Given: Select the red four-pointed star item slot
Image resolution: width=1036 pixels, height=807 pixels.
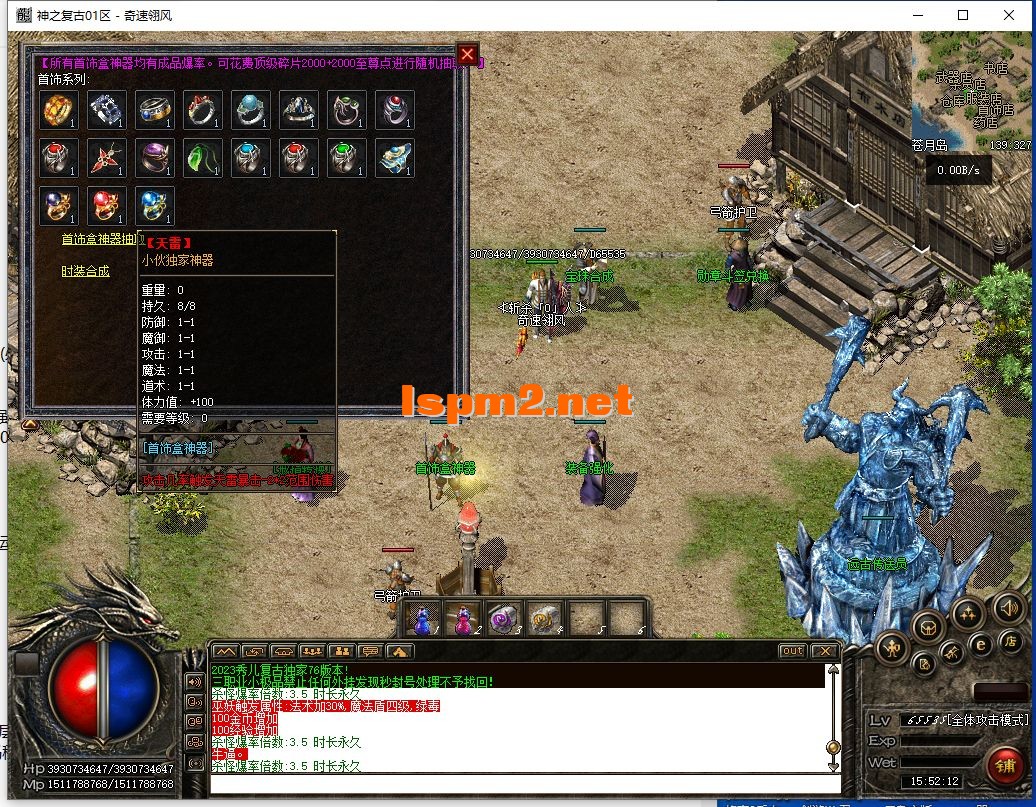Looking at the screenshot, I should click(x=107, y=158).
